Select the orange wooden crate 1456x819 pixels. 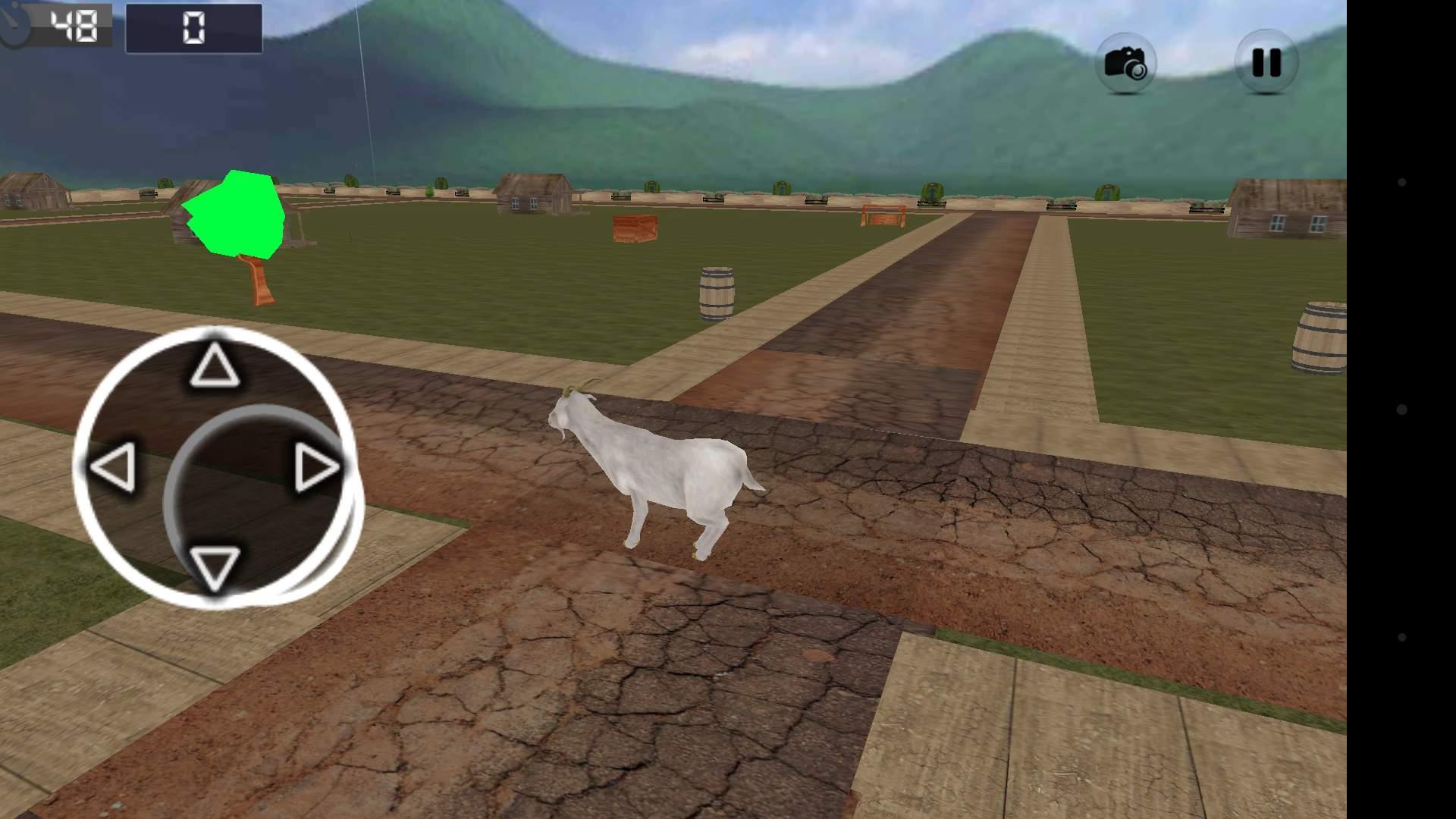tap(634, 227)
